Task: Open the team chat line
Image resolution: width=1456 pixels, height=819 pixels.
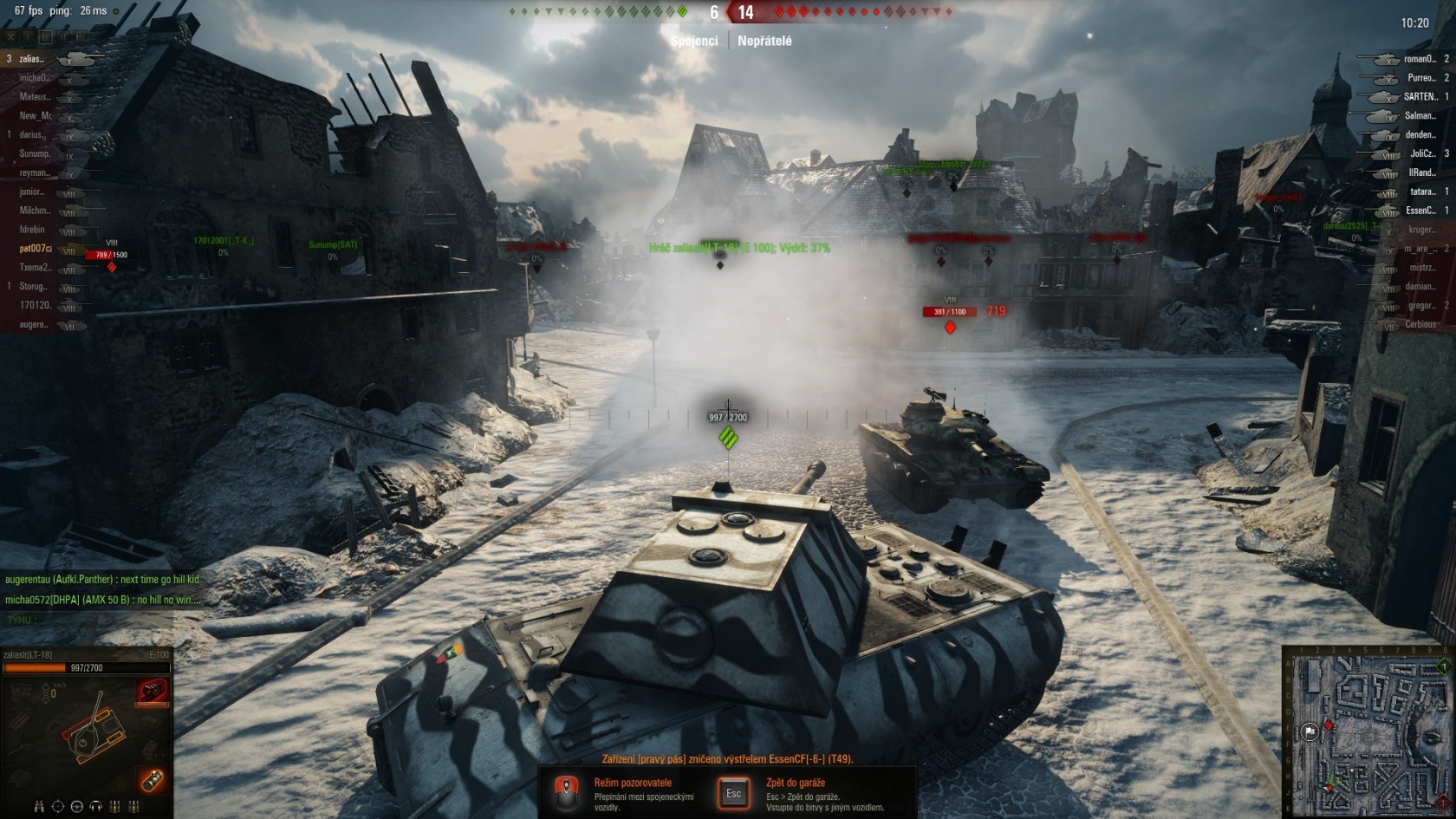Action: (87, 621)
